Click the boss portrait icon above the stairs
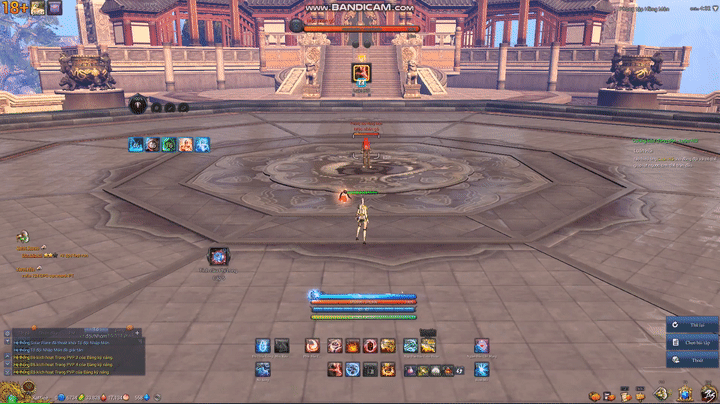This screenshot has height=404, width=720. (360, 71)
